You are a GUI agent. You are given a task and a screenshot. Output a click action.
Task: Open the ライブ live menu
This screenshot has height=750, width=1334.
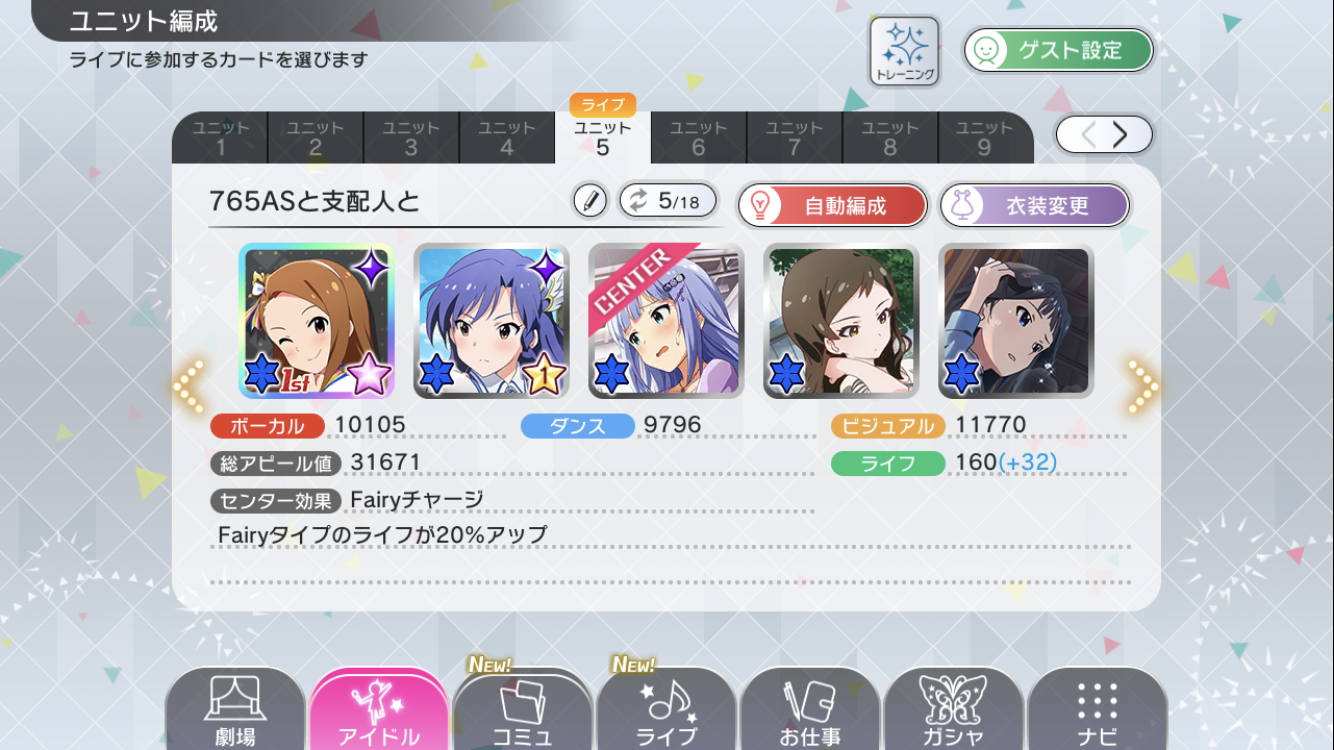[667, 712]
